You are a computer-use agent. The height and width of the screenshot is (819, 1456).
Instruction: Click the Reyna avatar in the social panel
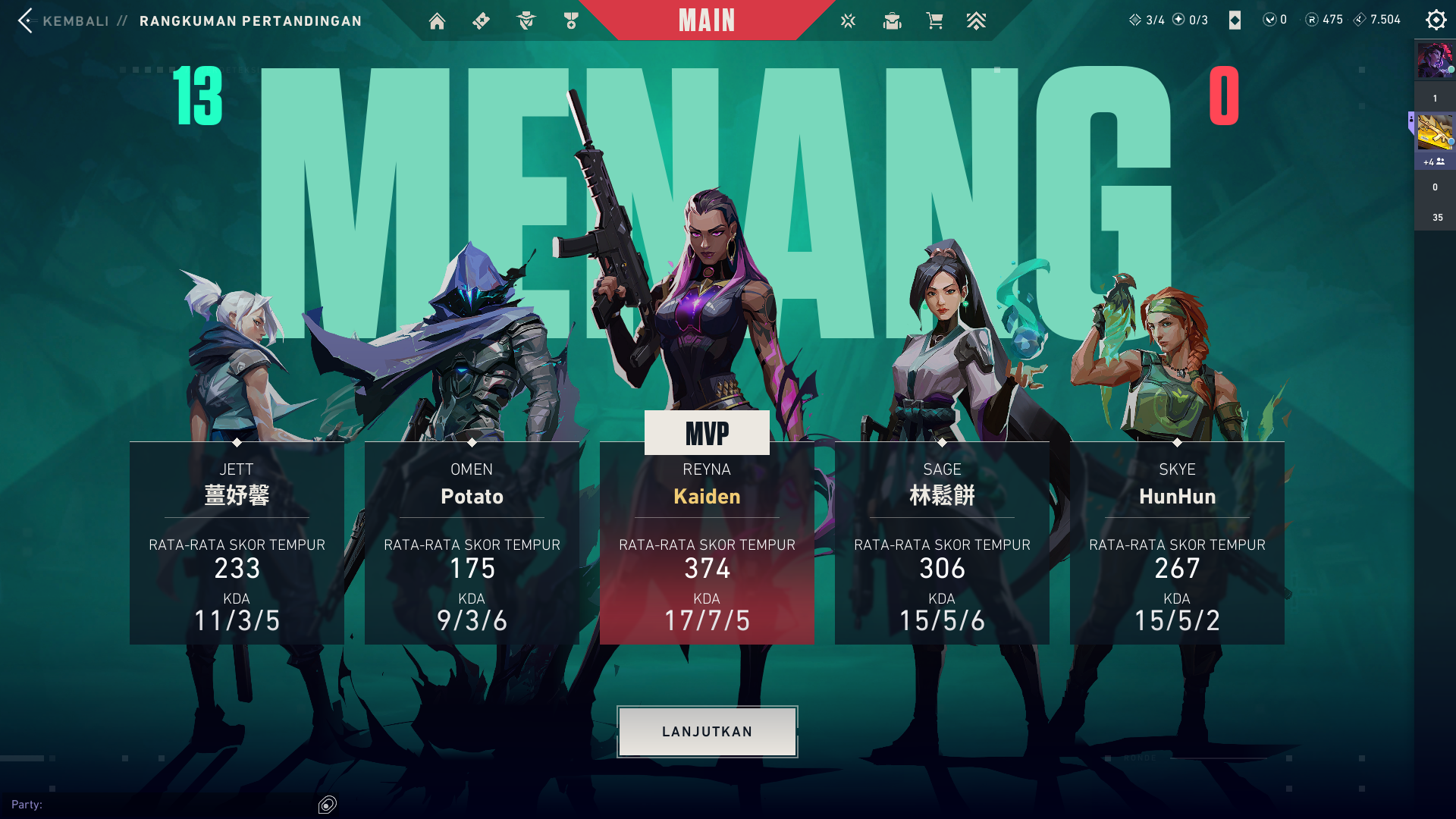coord(1435,61)
